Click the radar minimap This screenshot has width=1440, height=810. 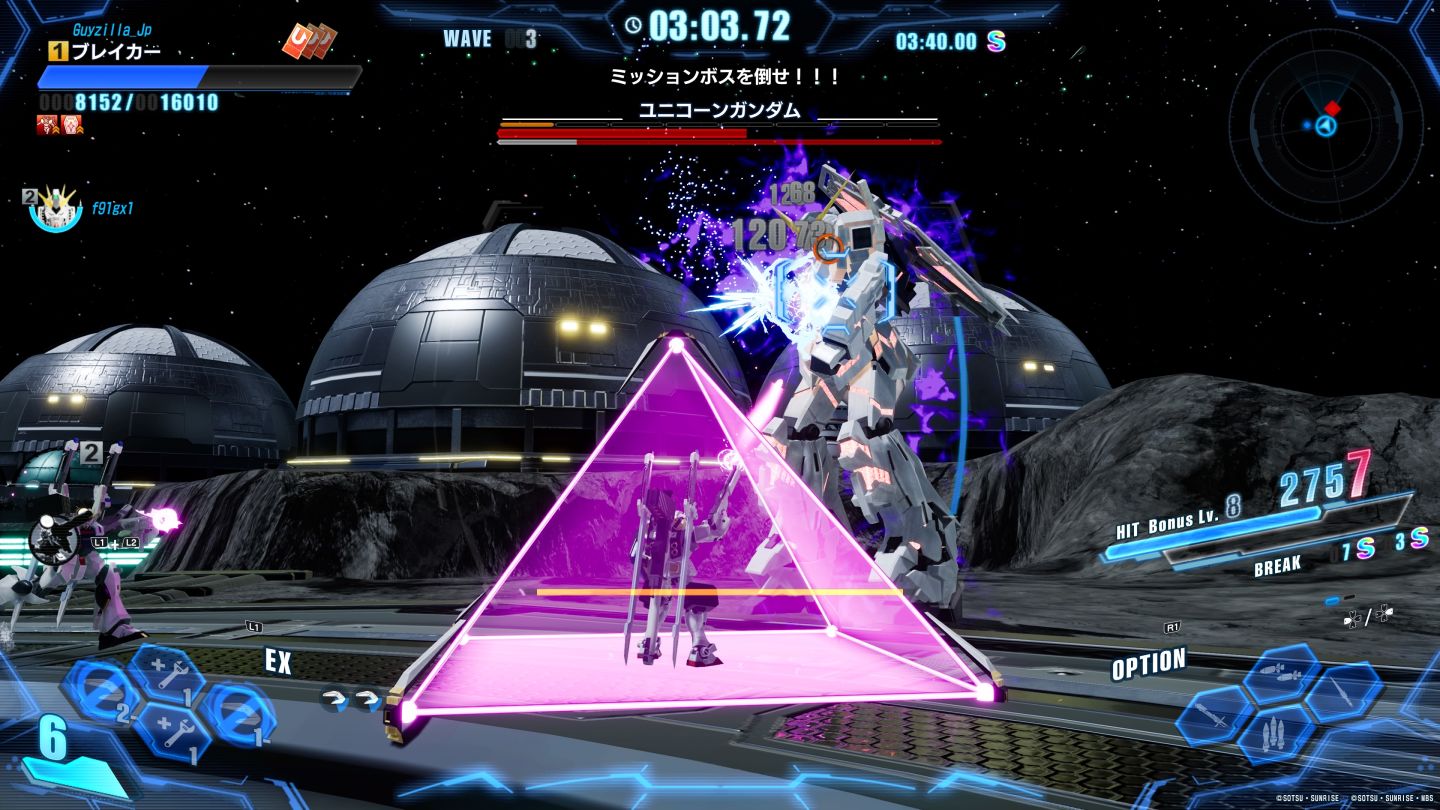[x=1326, y=126]
